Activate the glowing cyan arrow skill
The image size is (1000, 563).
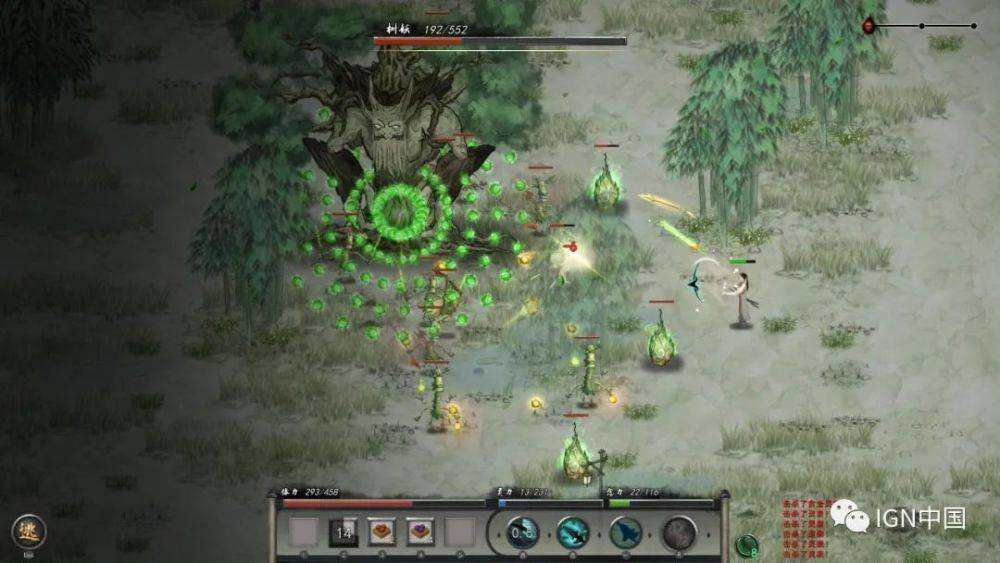click(x=574, y=532)
